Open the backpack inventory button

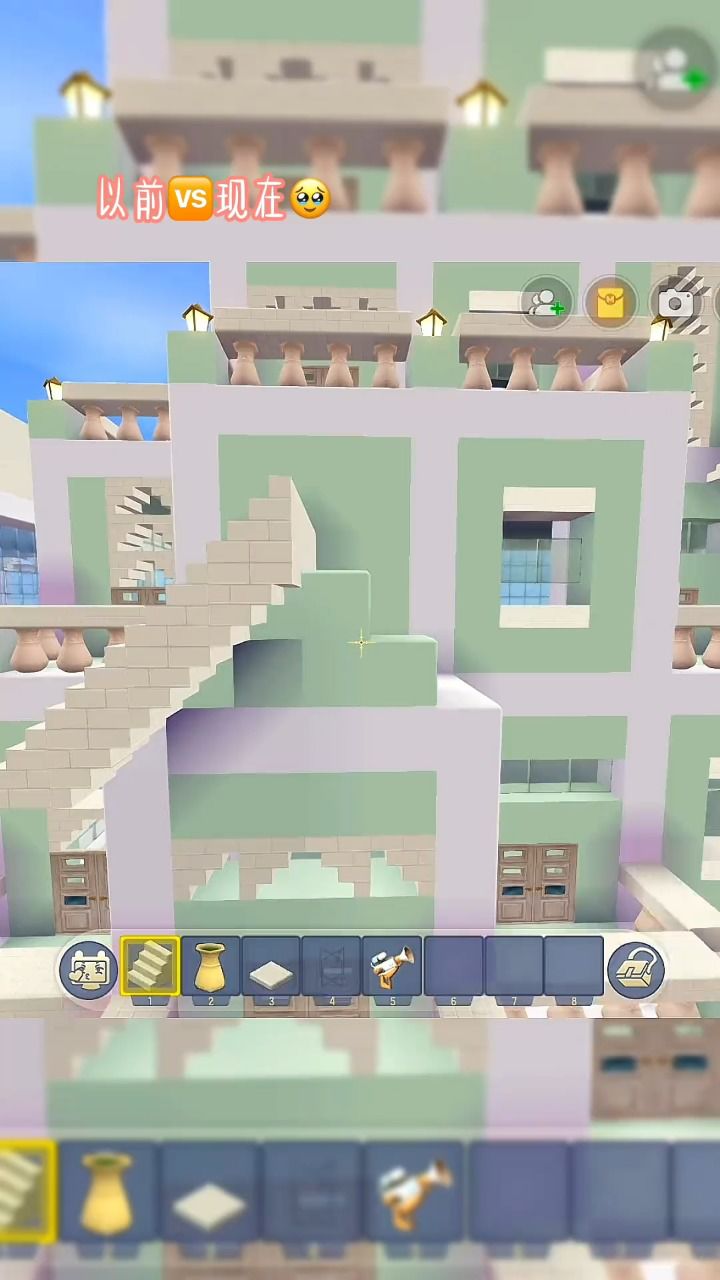coord(636,969)
